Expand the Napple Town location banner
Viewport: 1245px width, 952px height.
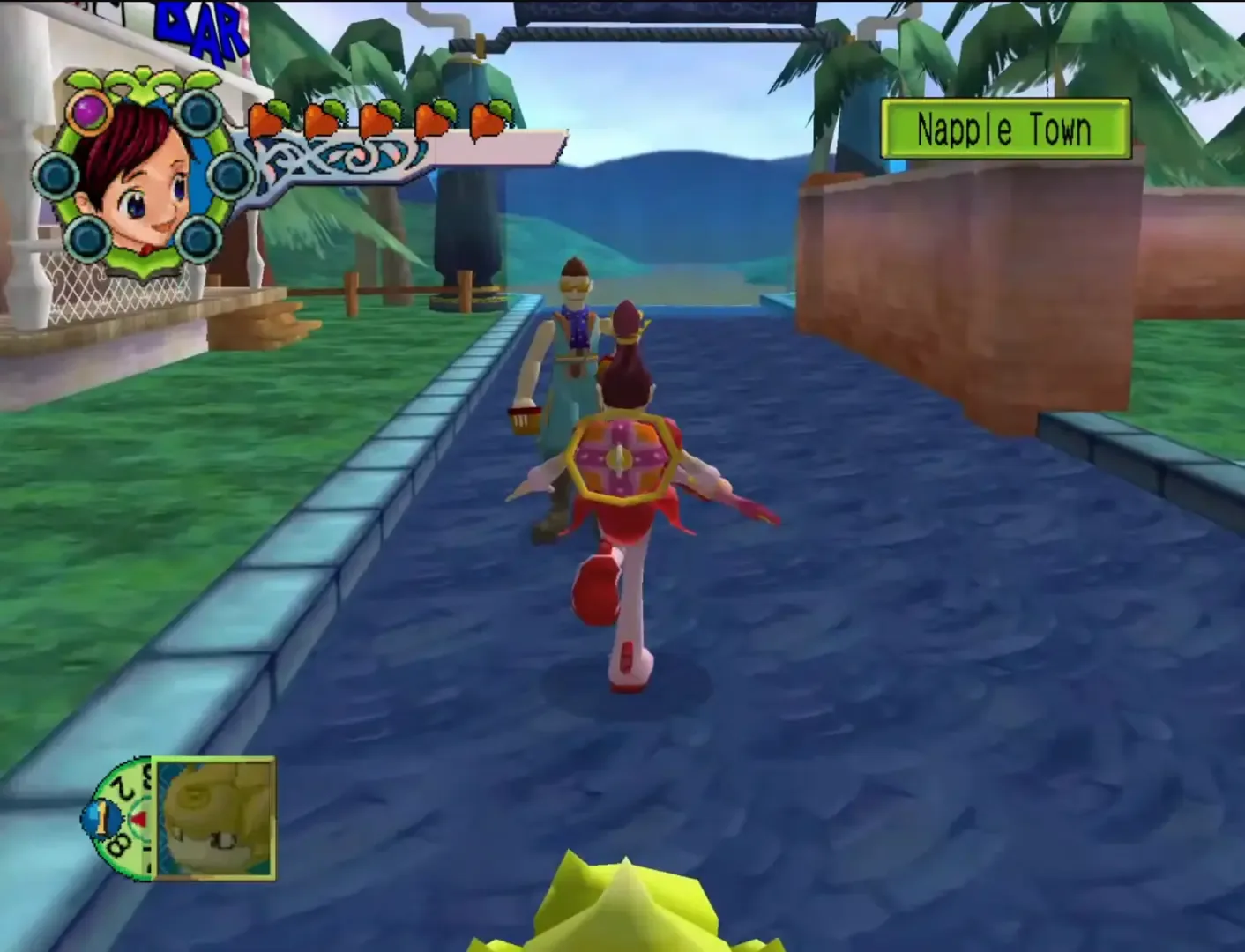(1005, 132)
